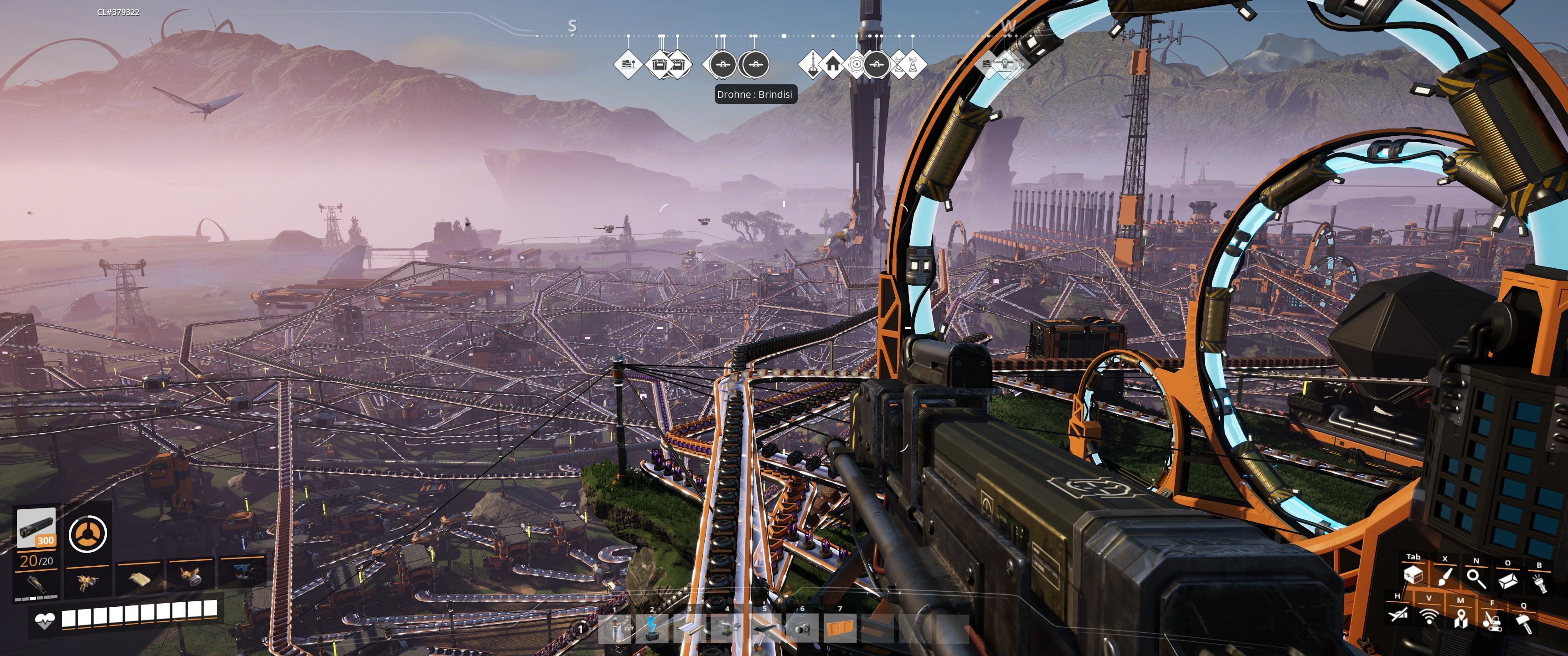Image resolution: width=1568 pixels, height=656 pixels.
Task: Select the rifle ammo slot showing 300
Action: [36, 528]
